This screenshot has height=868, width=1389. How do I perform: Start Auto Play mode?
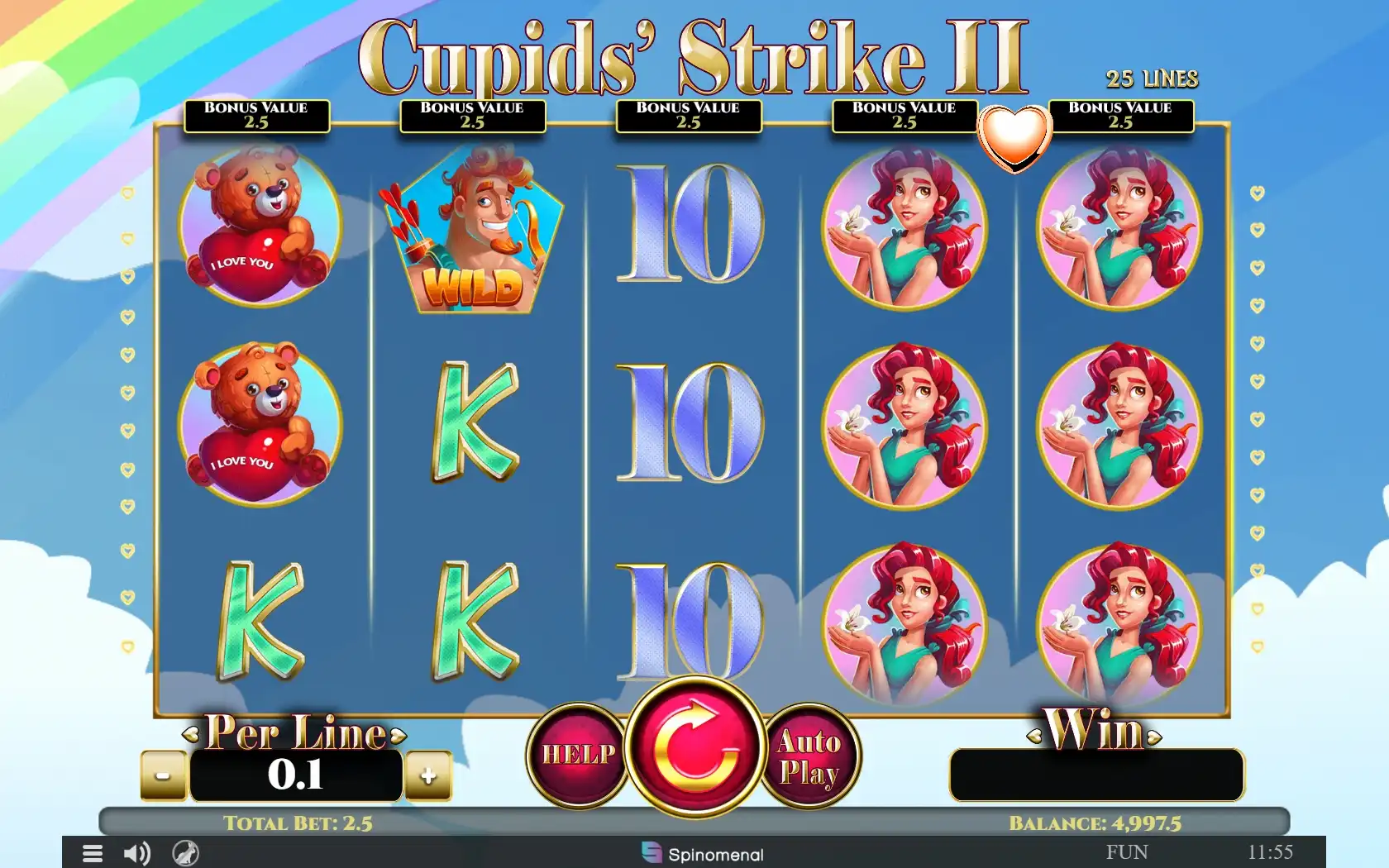[809, 756]
